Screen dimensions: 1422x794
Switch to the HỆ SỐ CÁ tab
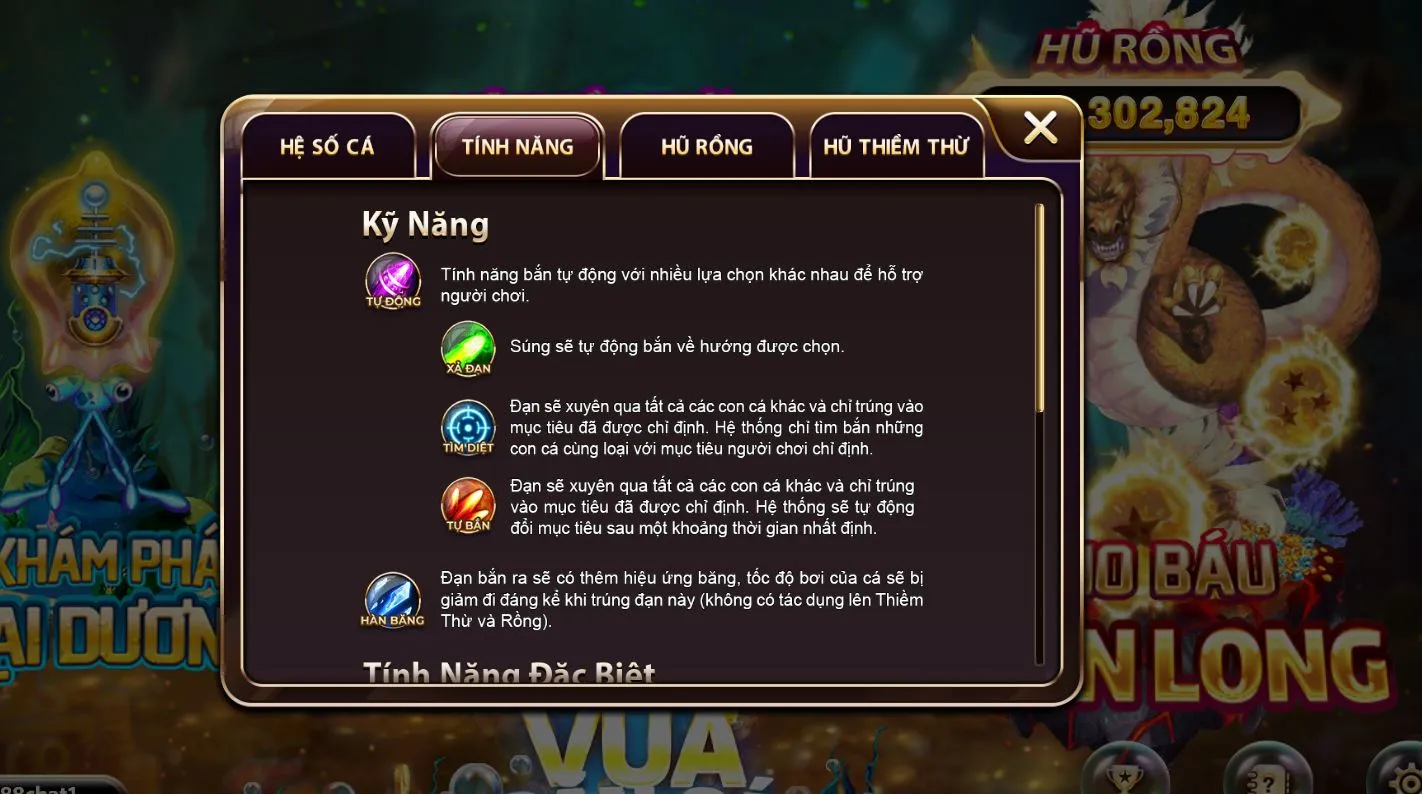331,146
